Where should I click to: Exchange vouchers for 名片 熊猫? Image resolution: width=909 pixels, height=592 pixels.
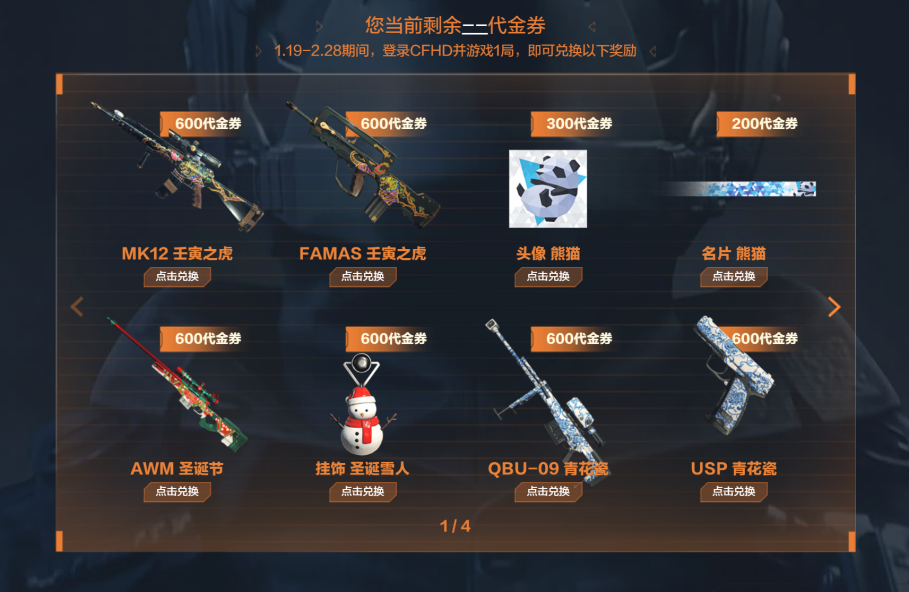tap(733, 277)
